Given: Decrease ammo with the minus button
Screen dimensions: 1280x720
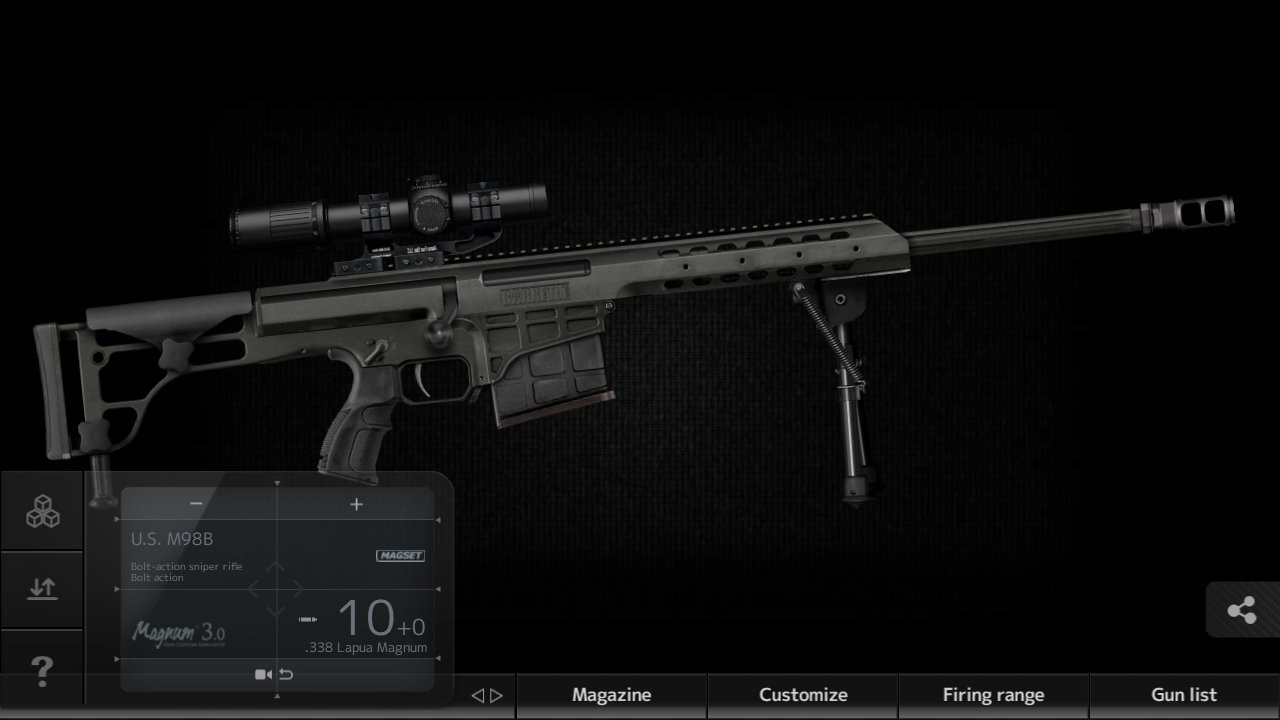Looking at the screenshot, I should point(196,503).
